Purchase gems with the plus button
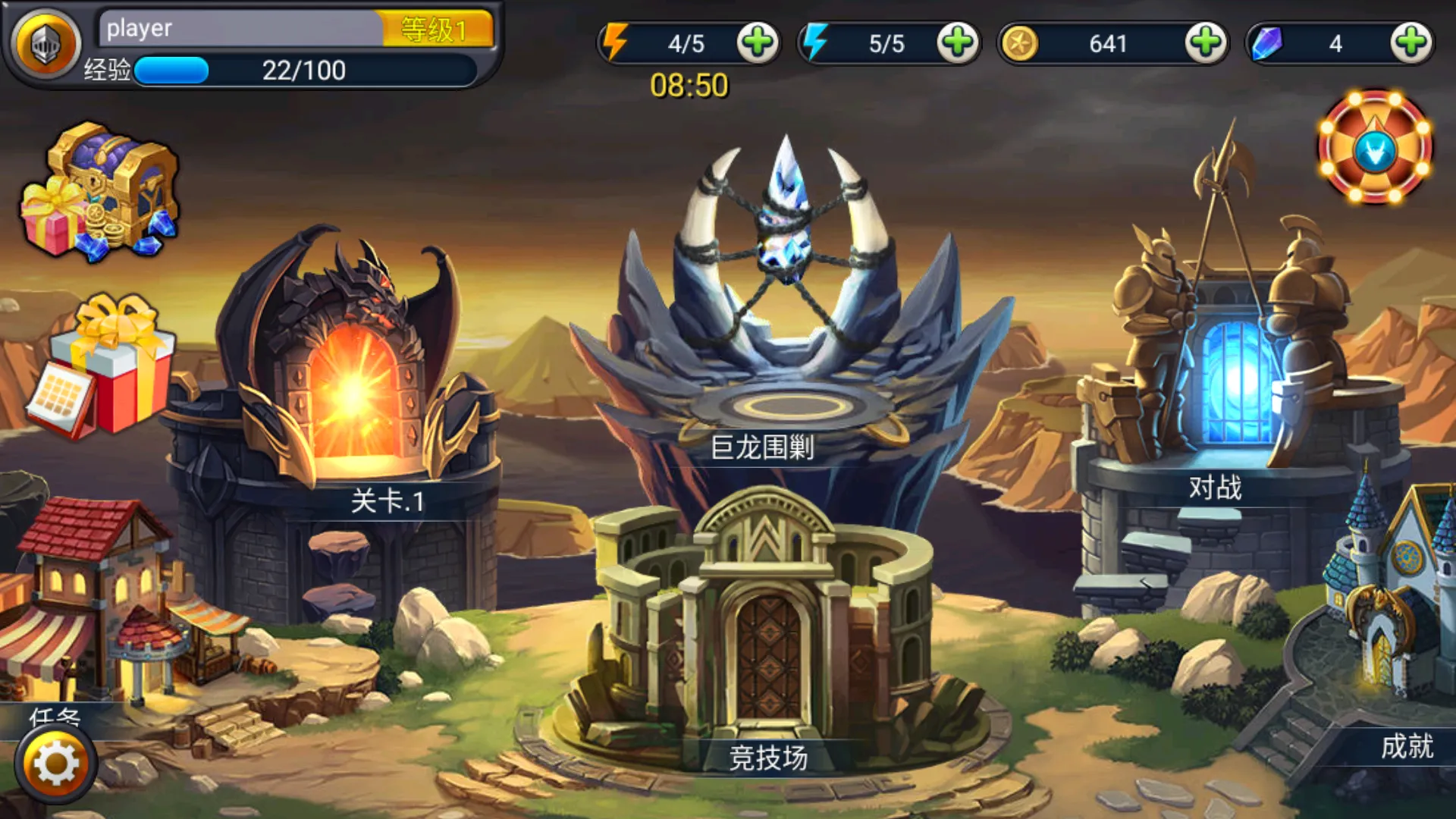This screenshot has height=819, width=1456. (1410, 42)
